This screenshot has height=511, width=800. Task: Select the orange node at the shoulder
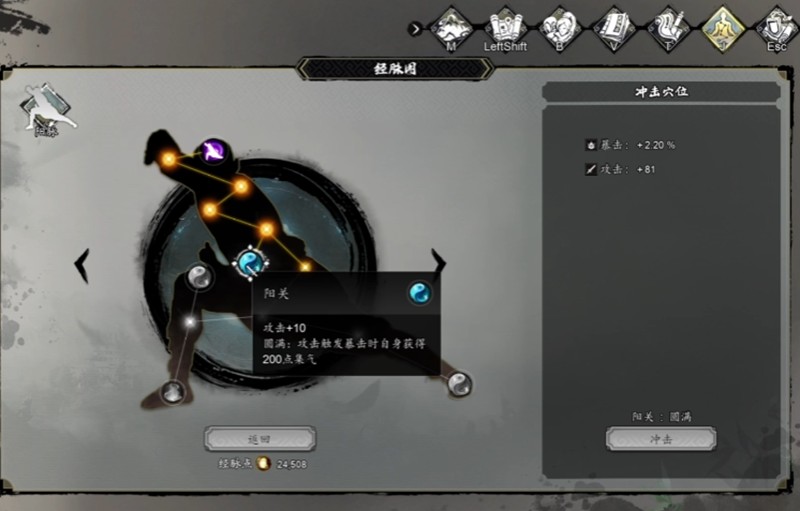coord(241,187)
